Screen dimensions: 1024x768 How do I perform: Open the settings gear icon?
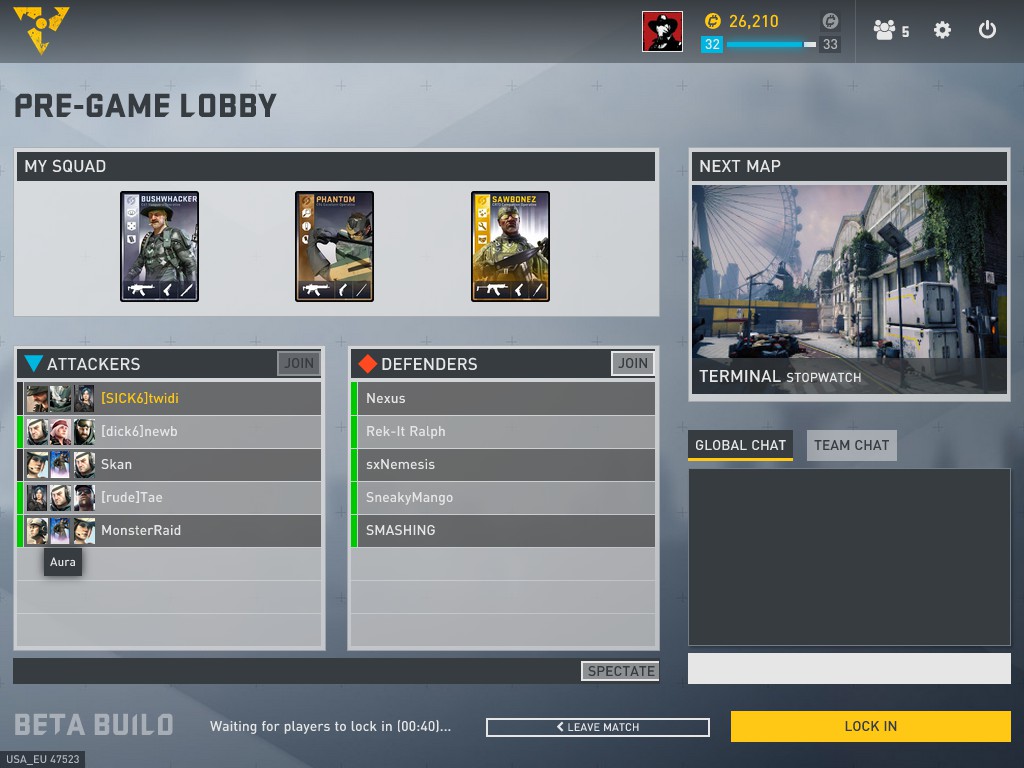(x=942, y=30)
